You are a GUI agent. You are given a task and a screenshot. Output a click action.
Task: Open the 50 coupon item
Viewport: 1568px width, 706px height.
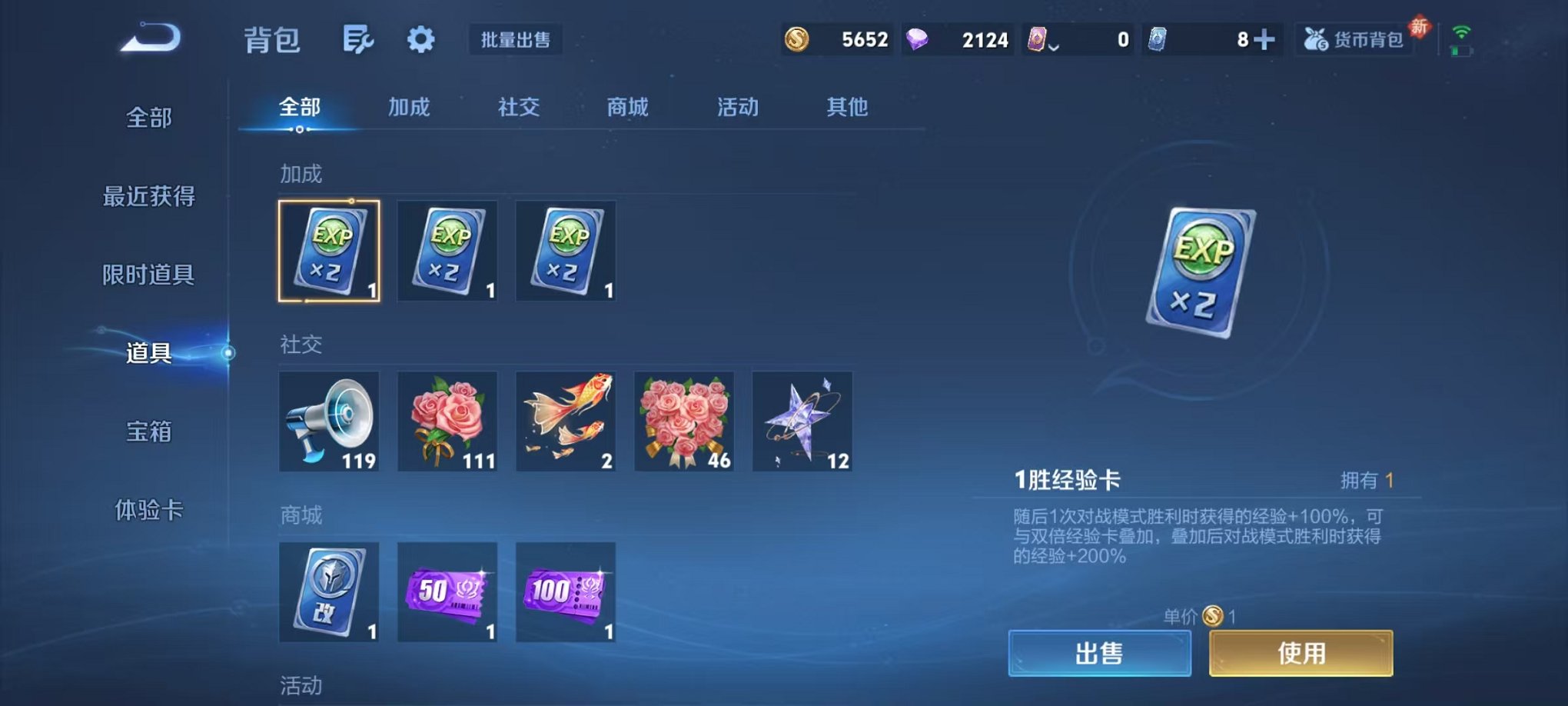coord(447,592)
